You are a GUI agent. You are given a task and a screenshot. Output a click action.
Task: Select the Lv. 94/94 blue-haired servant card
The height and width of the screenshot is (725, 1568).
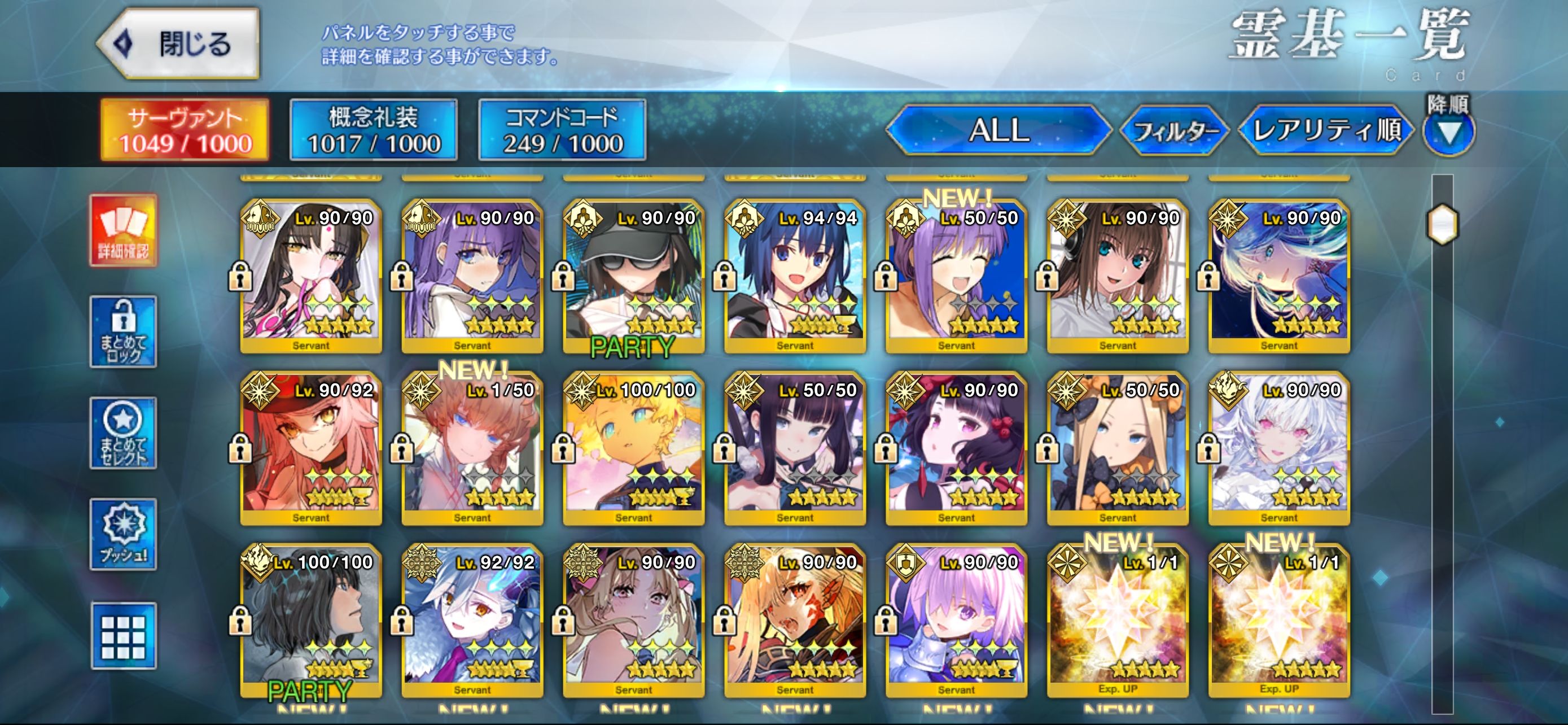pyautogui.click(x=794, y=275)
